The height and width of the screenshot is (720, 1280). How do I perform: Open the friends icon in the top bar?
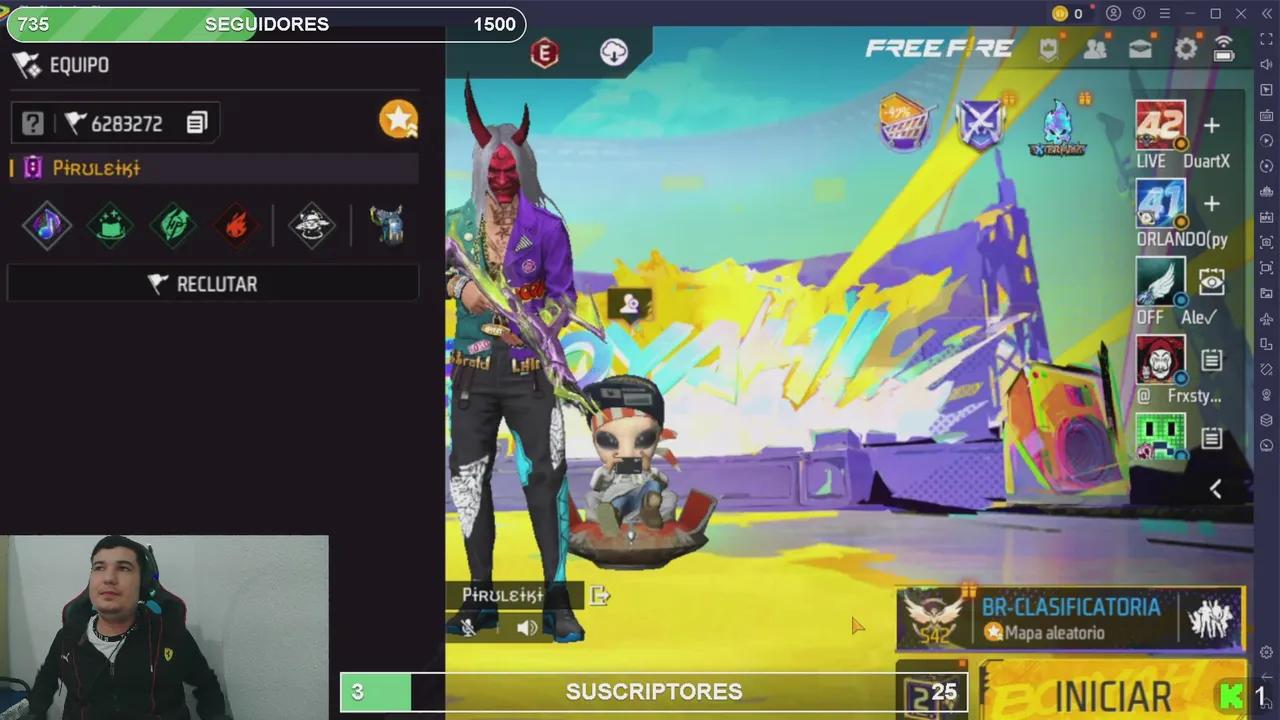pyautogui.click(x=1094, y=47)
